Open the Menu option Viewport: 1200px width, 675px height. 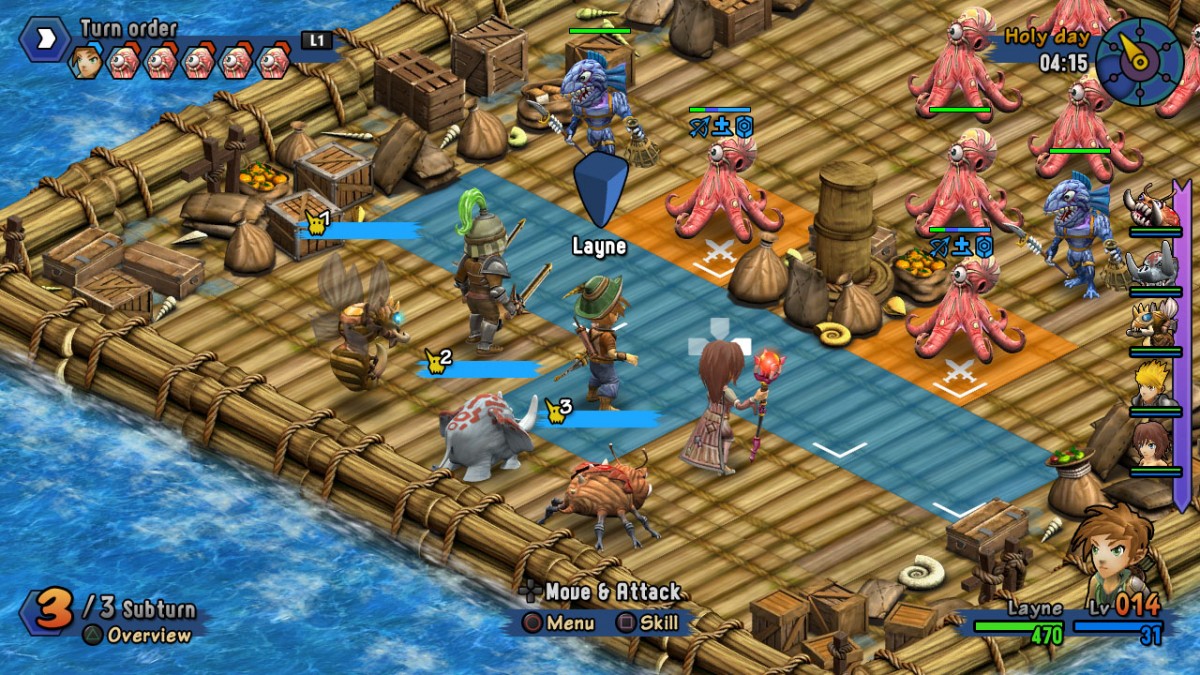pyautogui.click(x=559, y=623)
